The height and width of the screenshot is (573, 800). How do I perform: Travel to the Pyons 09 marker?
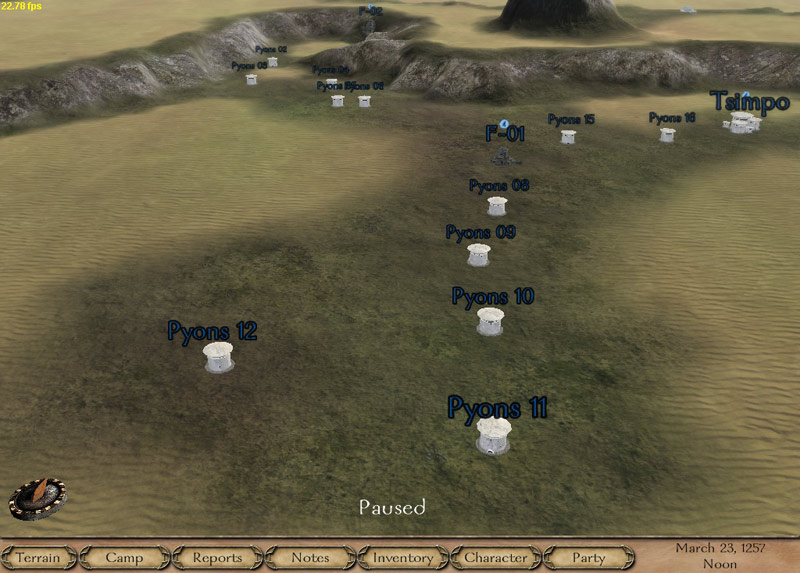(479, 255)
